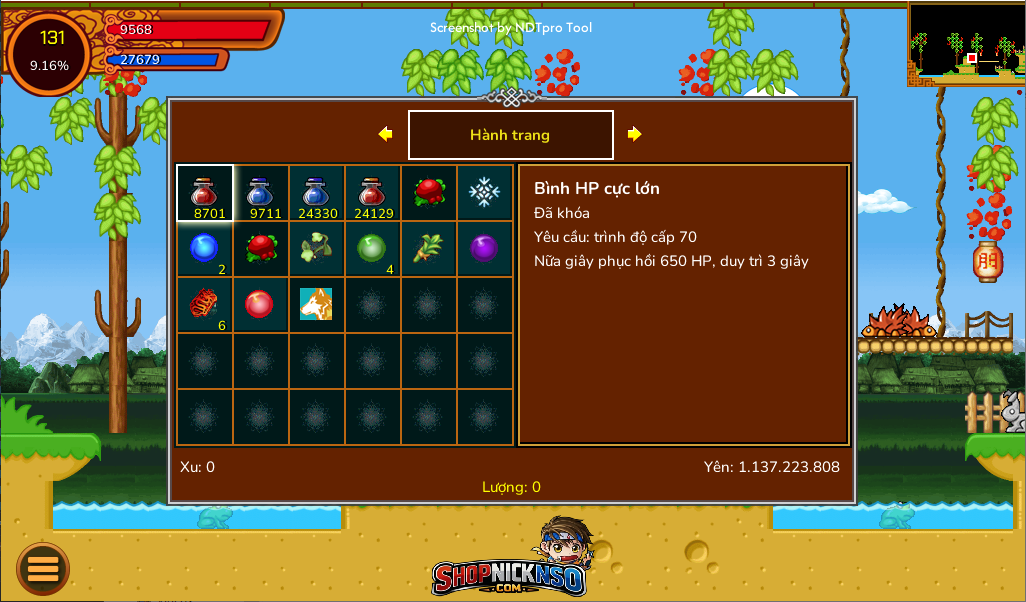Go to next tab with right yellow arrow

(635, 134)
